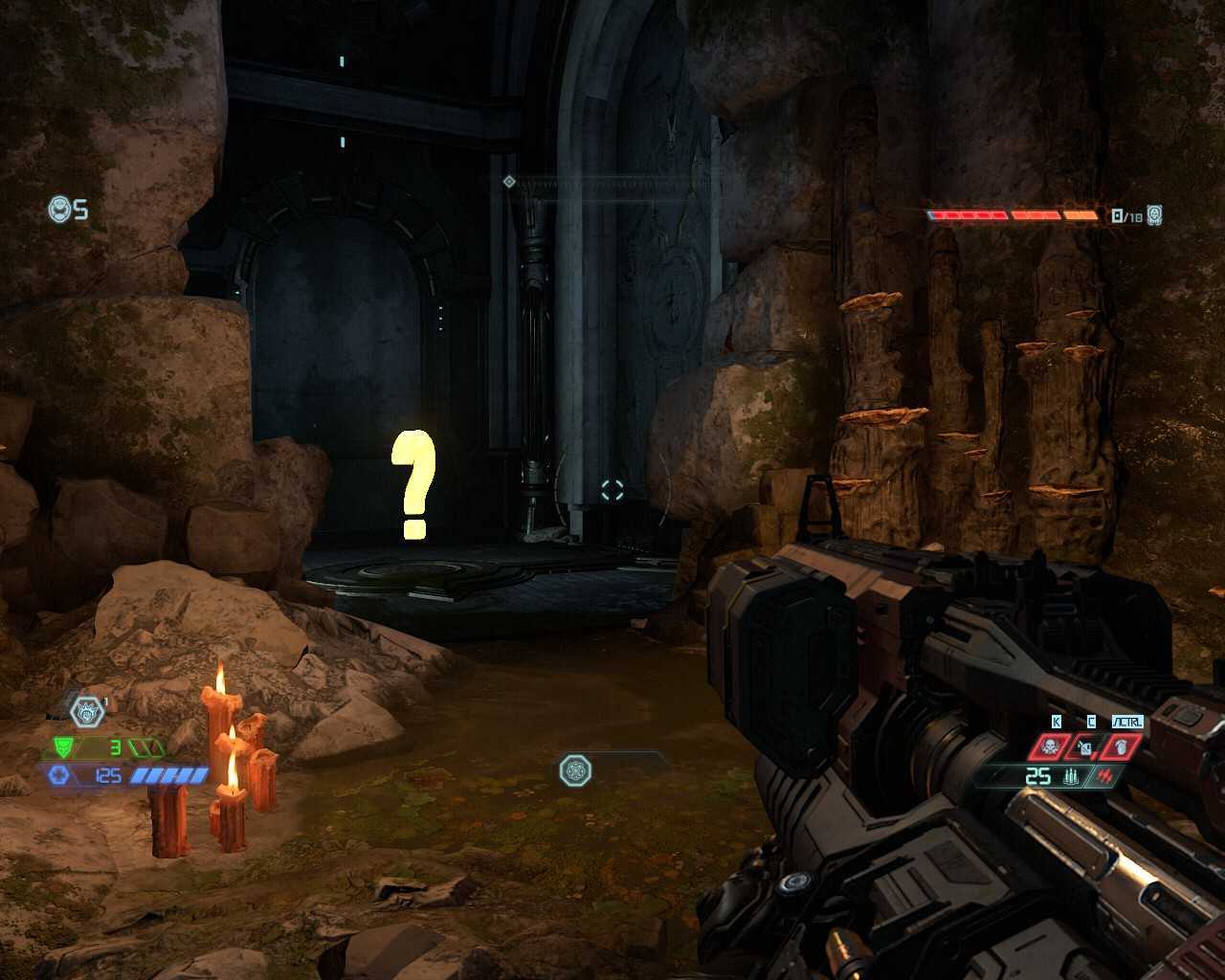Image resolution: width=1225 pixels, height=980 pixels.
Task: Click the skull card icon beside 0/10
Action: pyautogui.click(x=1155, y=215)
